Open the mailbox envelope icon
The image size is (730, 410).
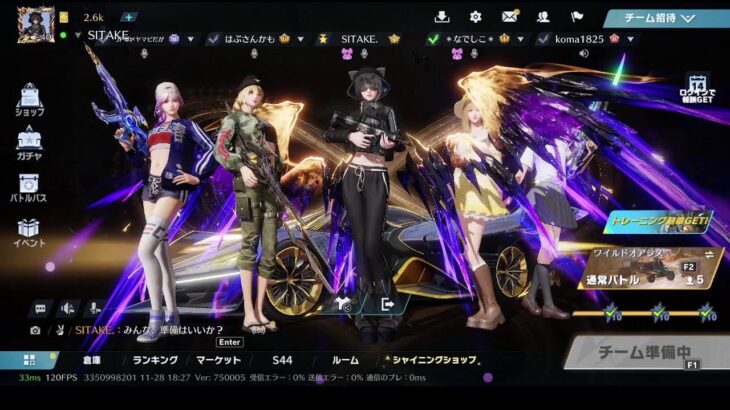509,17
